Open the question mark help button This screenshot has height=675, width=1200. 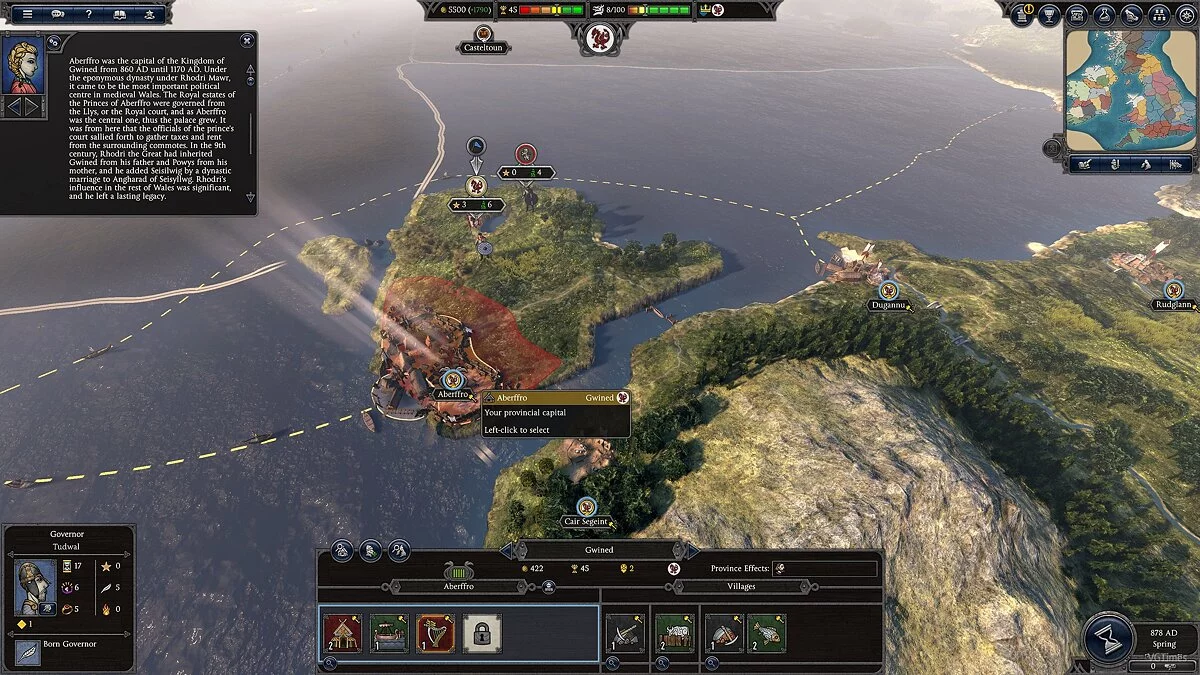89,14
